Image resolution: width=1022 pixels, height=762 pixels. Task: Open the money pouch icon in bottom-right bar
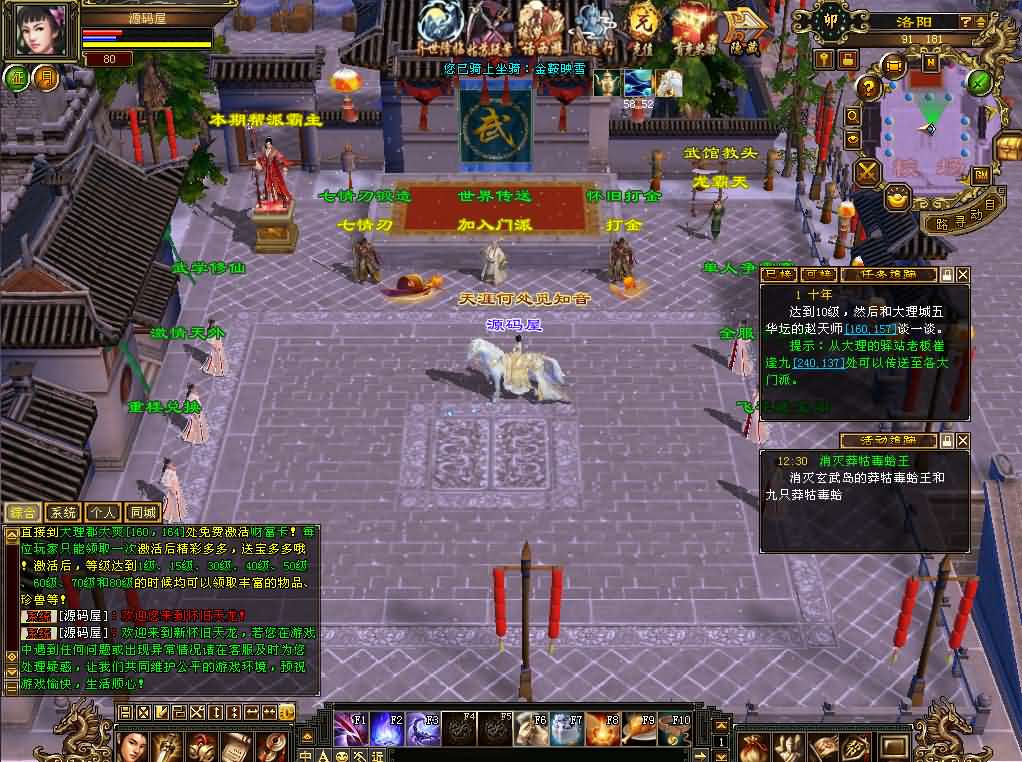pos(754,745)
